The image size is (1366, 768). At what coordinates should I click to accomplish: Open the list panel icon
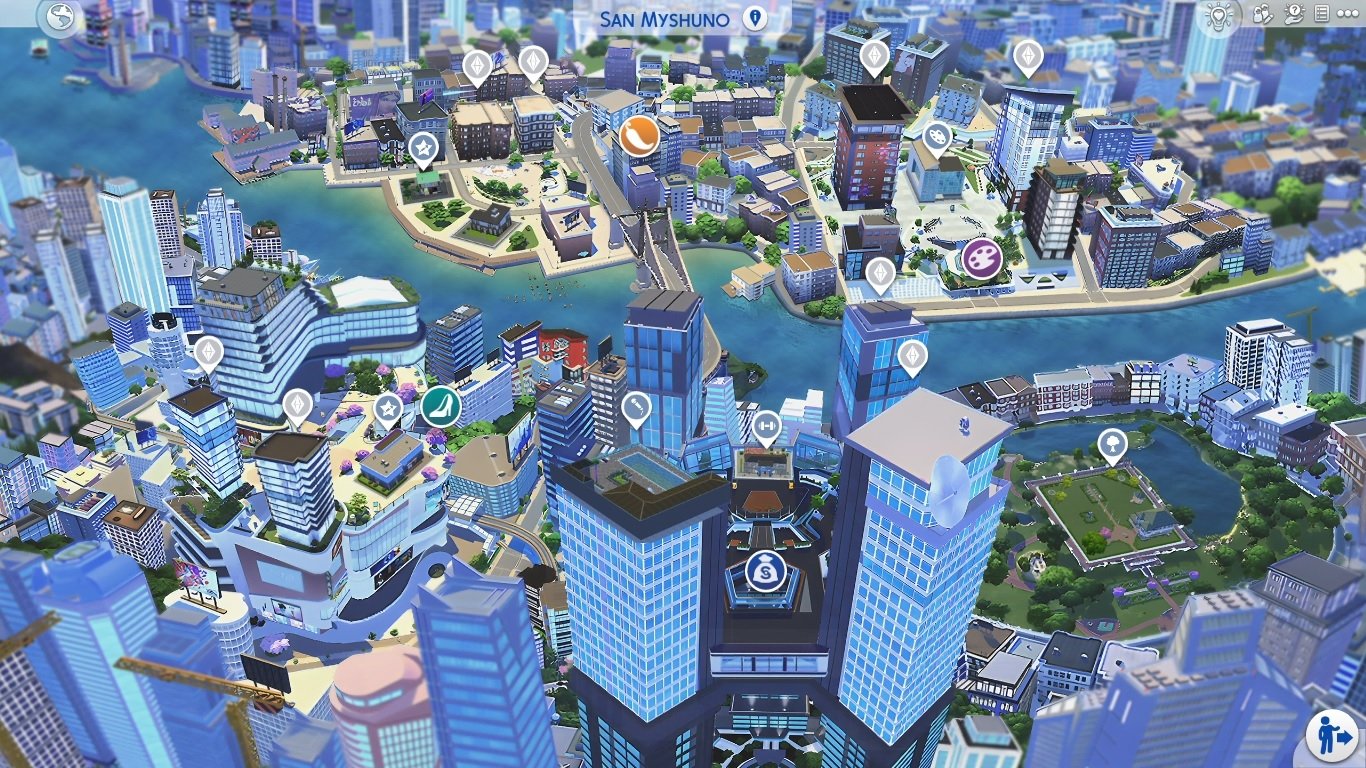1321,14
